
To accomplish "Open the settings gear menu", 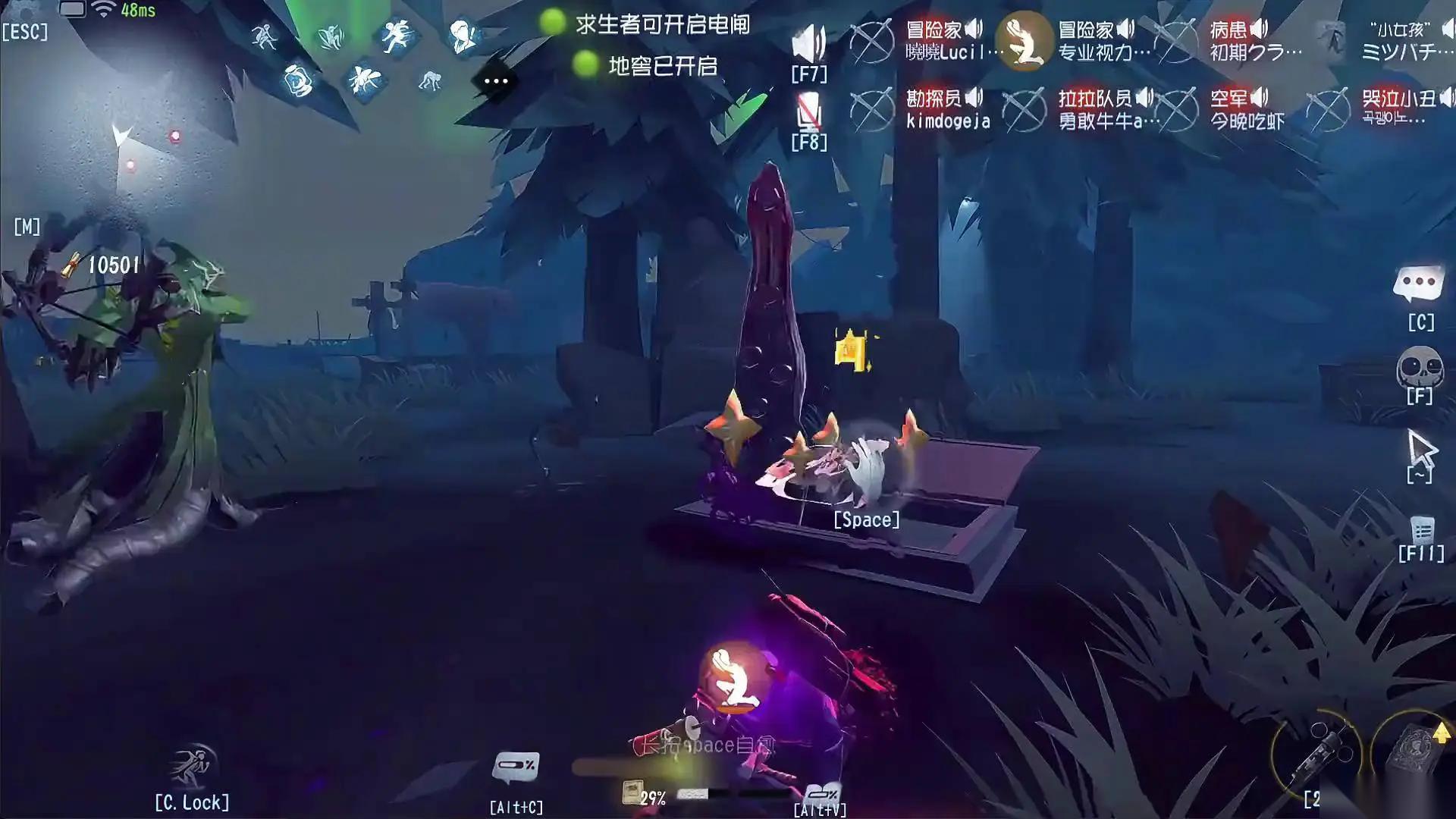I will point(23,9).
